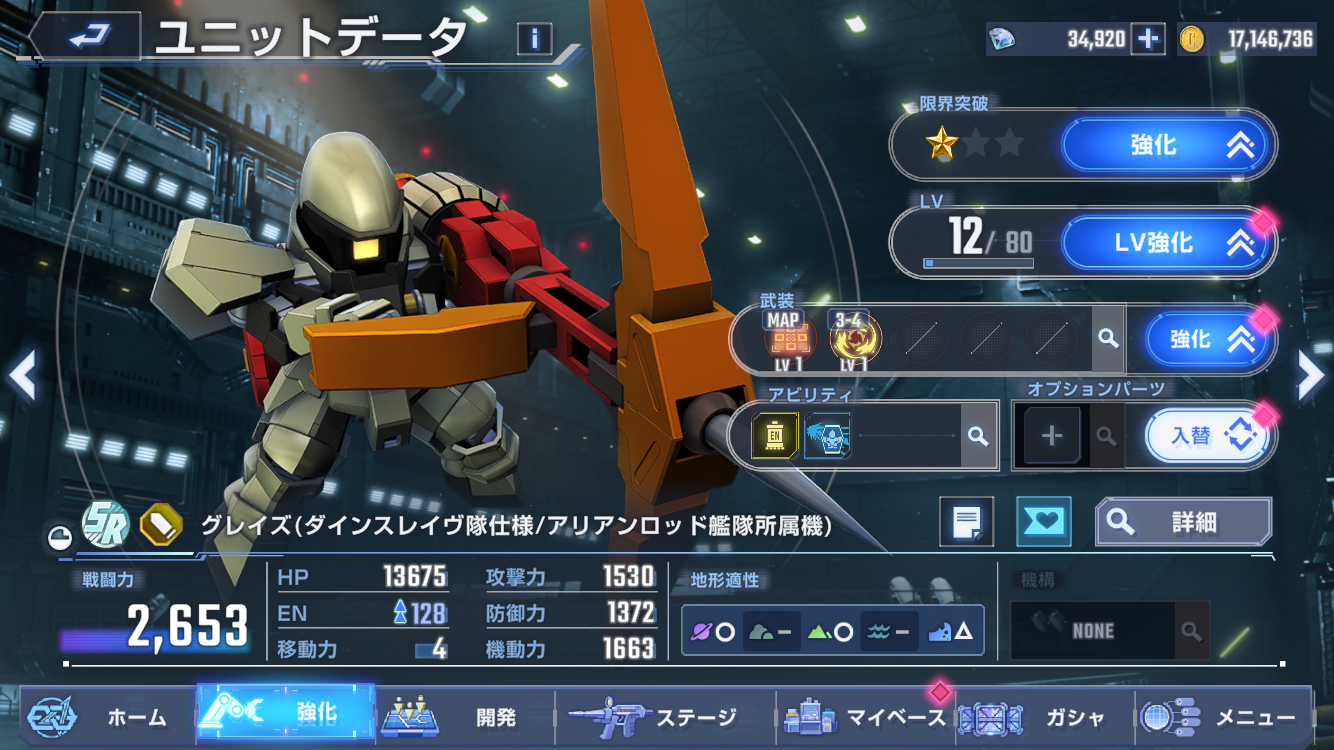Open the info button beside ユニットデータ
Screen dimensions: 1334x750
535,39
